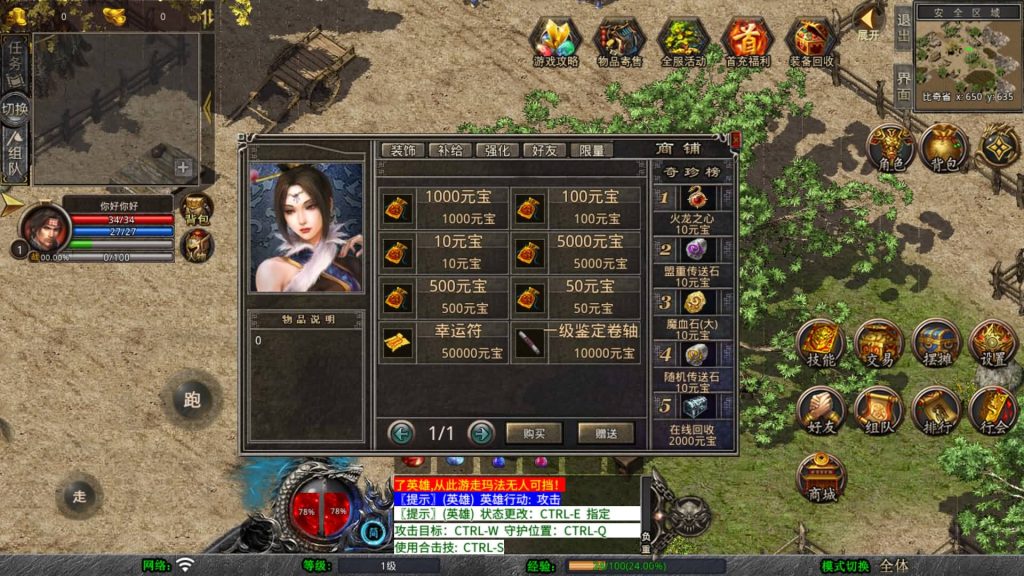Viewport: 1024px width, 576px height.
Task: Open the 装备回收 top menu icon
Action: click(x=811, y=42)
